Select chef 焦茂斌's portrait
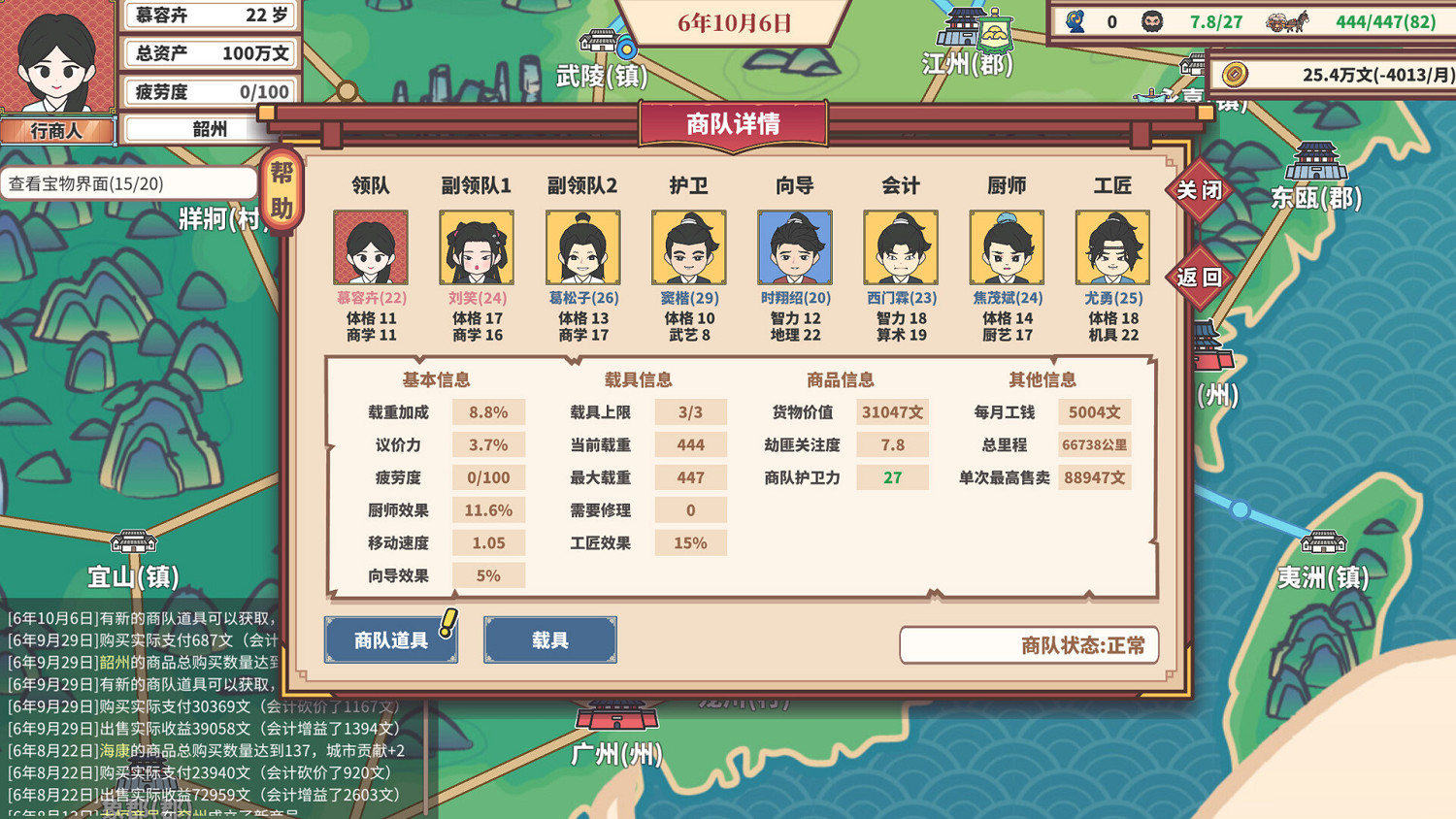This screenshot has width=1456, height=819. 1007,246
